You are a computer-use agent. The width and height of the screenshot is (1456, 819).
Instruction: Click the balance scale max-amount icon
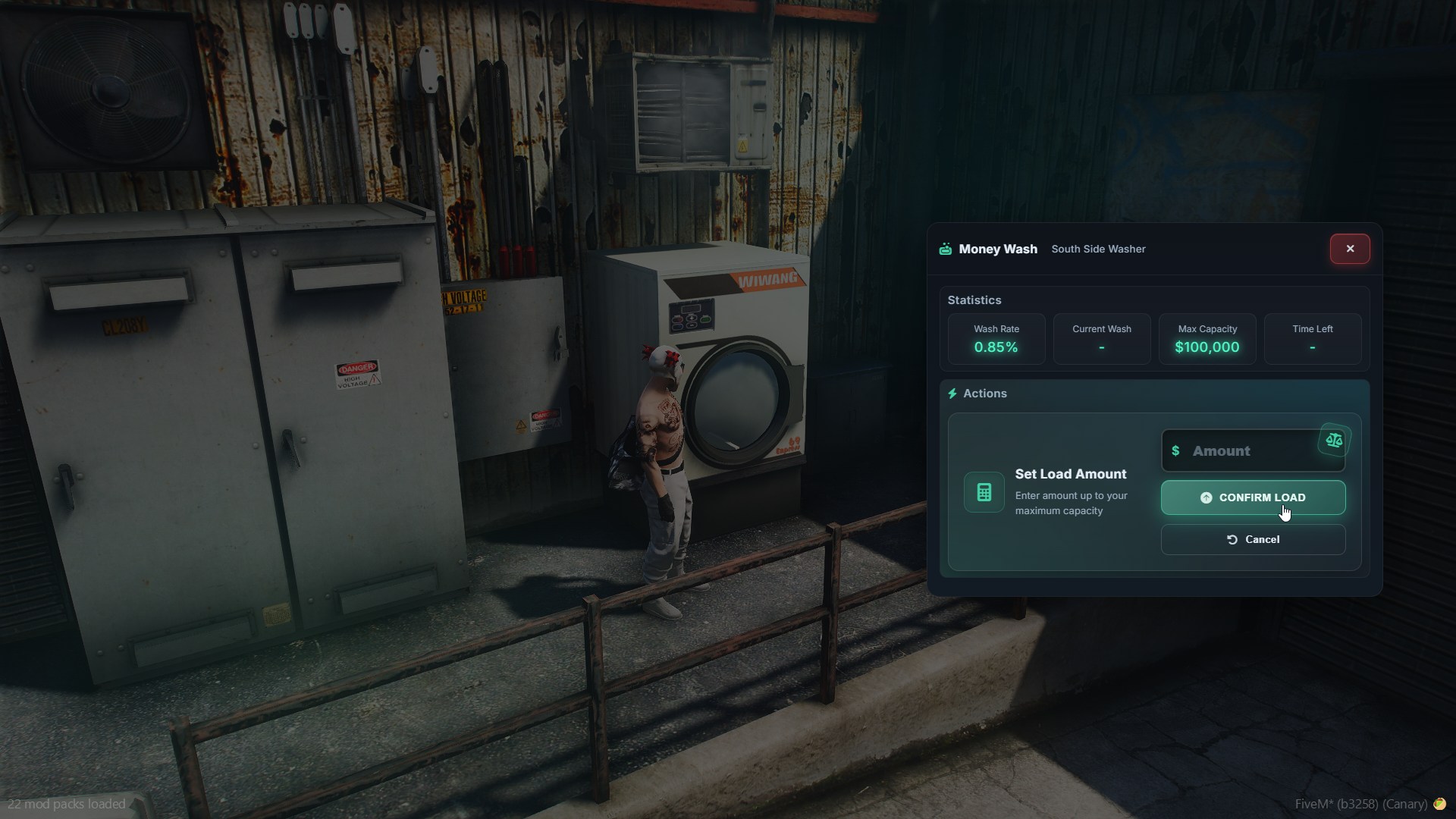point(1334,440)
